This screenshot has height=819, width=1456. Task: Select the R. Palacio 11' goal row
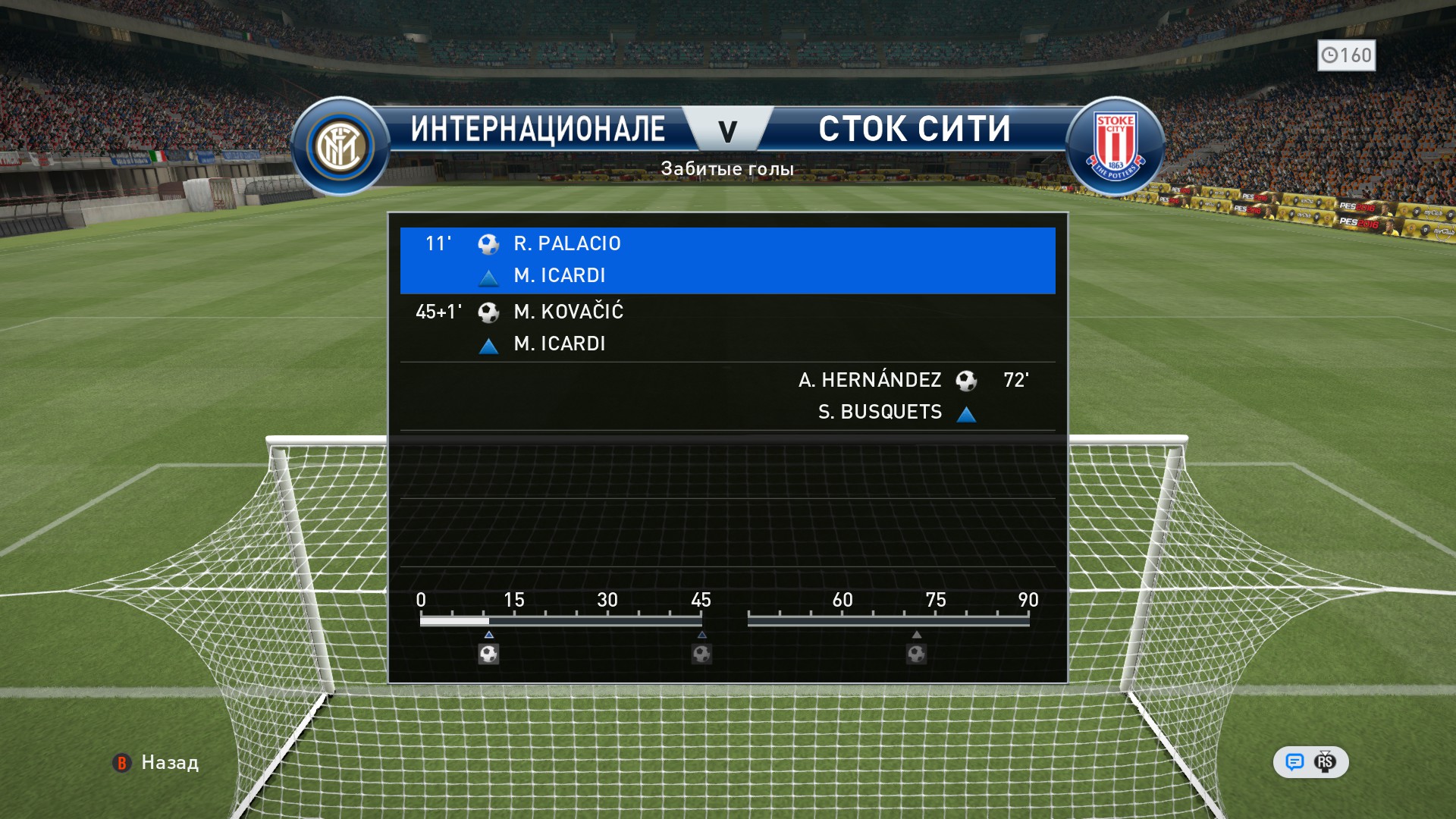726,259
